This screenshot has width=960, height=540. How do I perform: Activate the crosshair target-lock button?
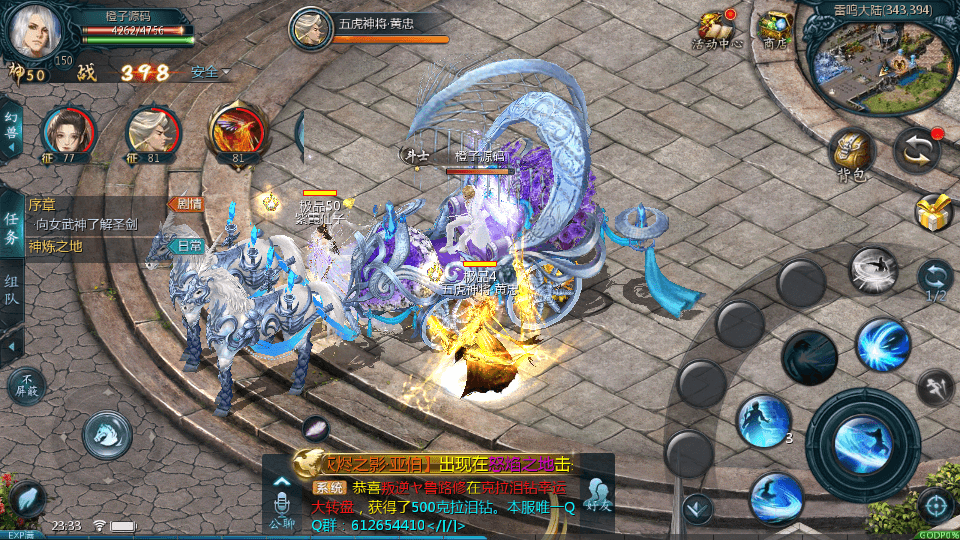935,505
